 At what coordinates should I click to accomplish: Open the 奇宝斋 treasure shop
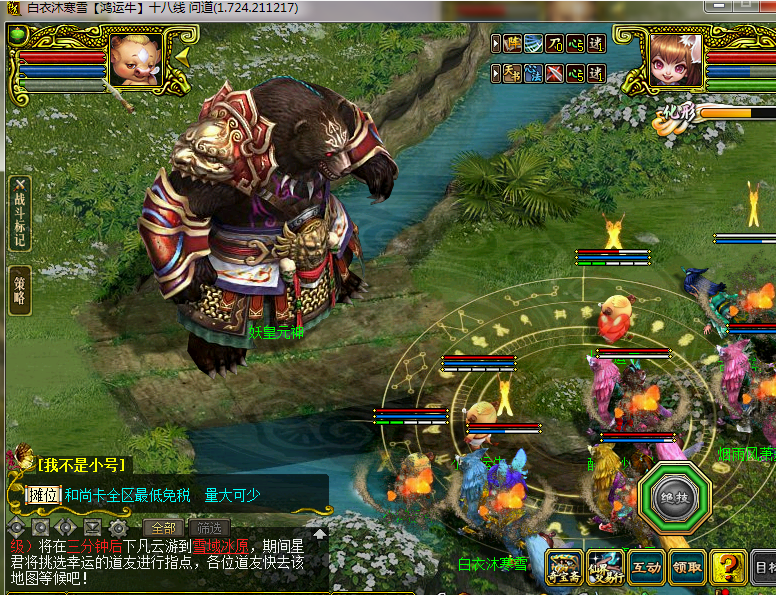tap(565, 569)
